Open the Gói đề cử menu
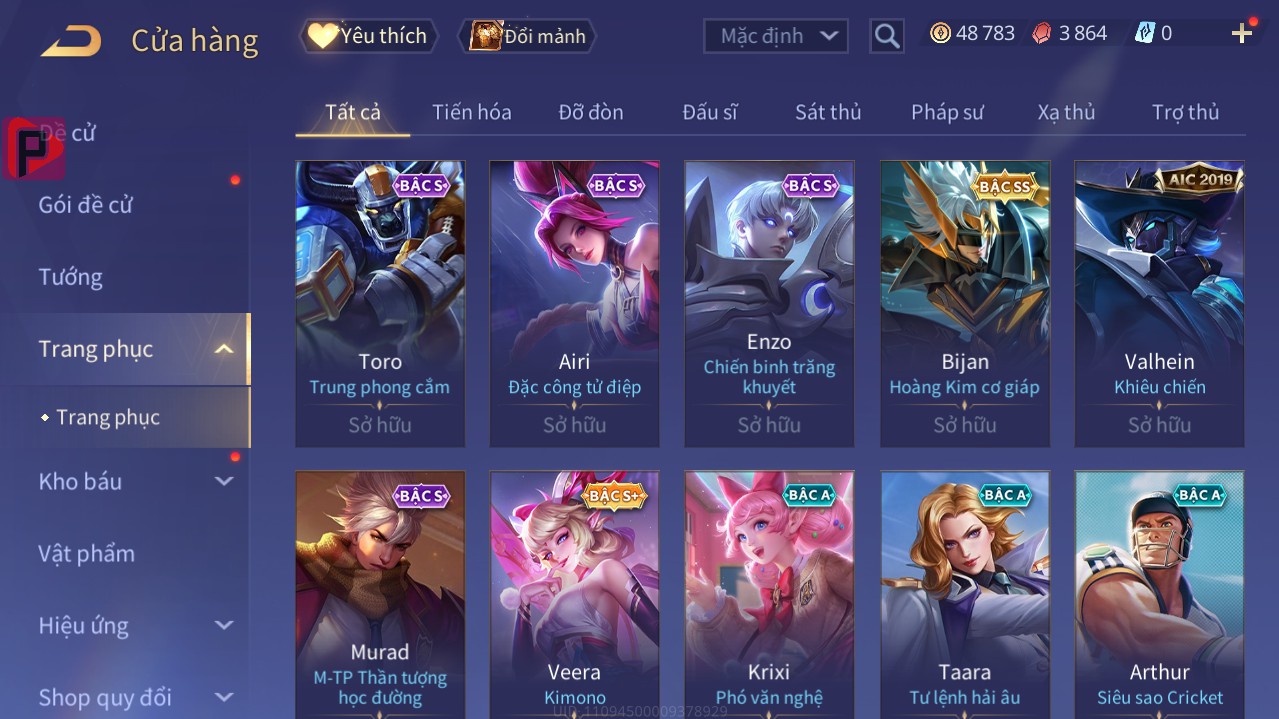The width and height of the screenshot is (1279, 719). [x=86, y=205]
